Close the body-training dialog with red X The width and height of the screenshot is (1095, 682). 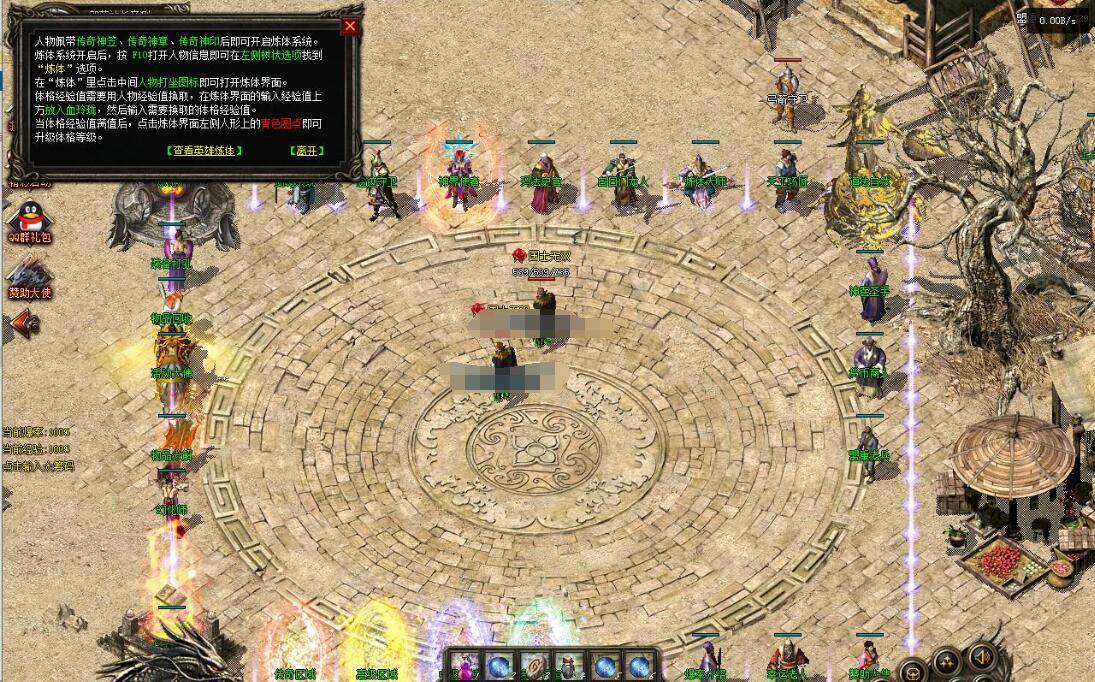coord(350,27)
